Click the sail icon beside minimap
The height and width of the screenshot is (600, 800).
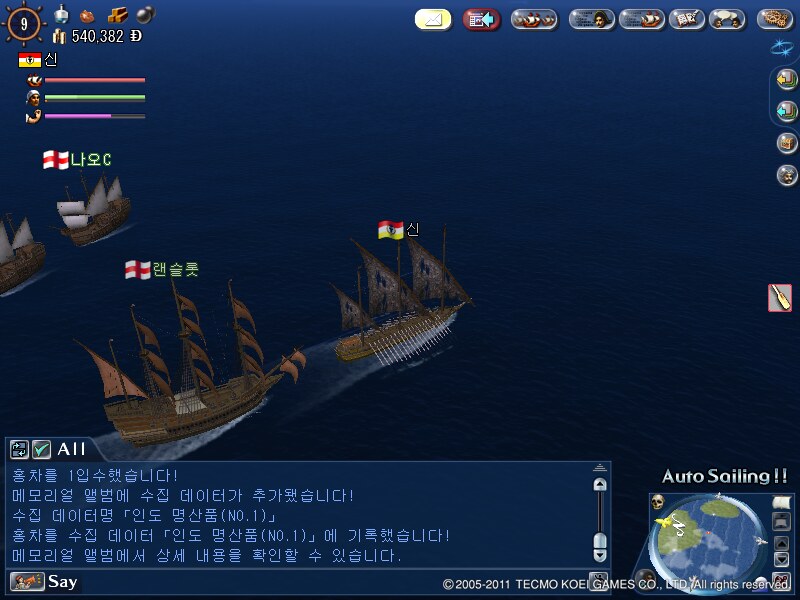781,503
